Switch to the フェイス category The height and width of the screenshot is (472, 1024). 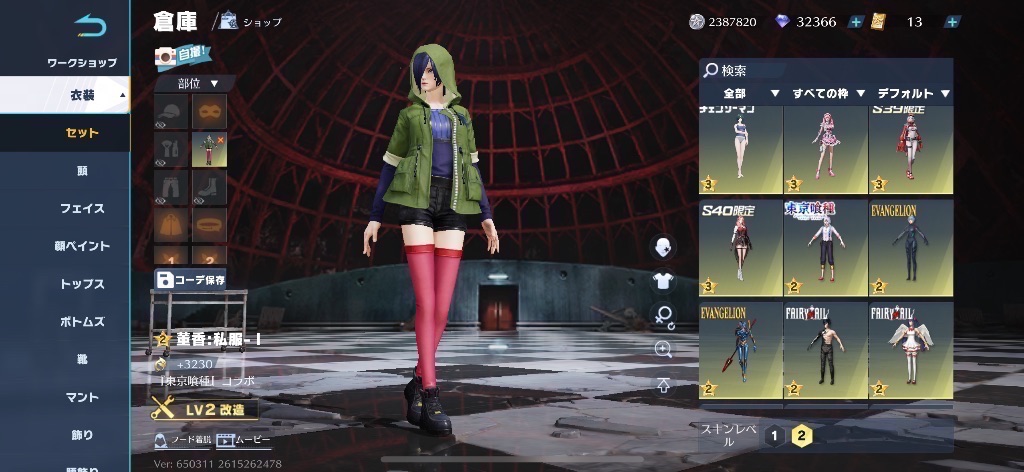point(82,208)
